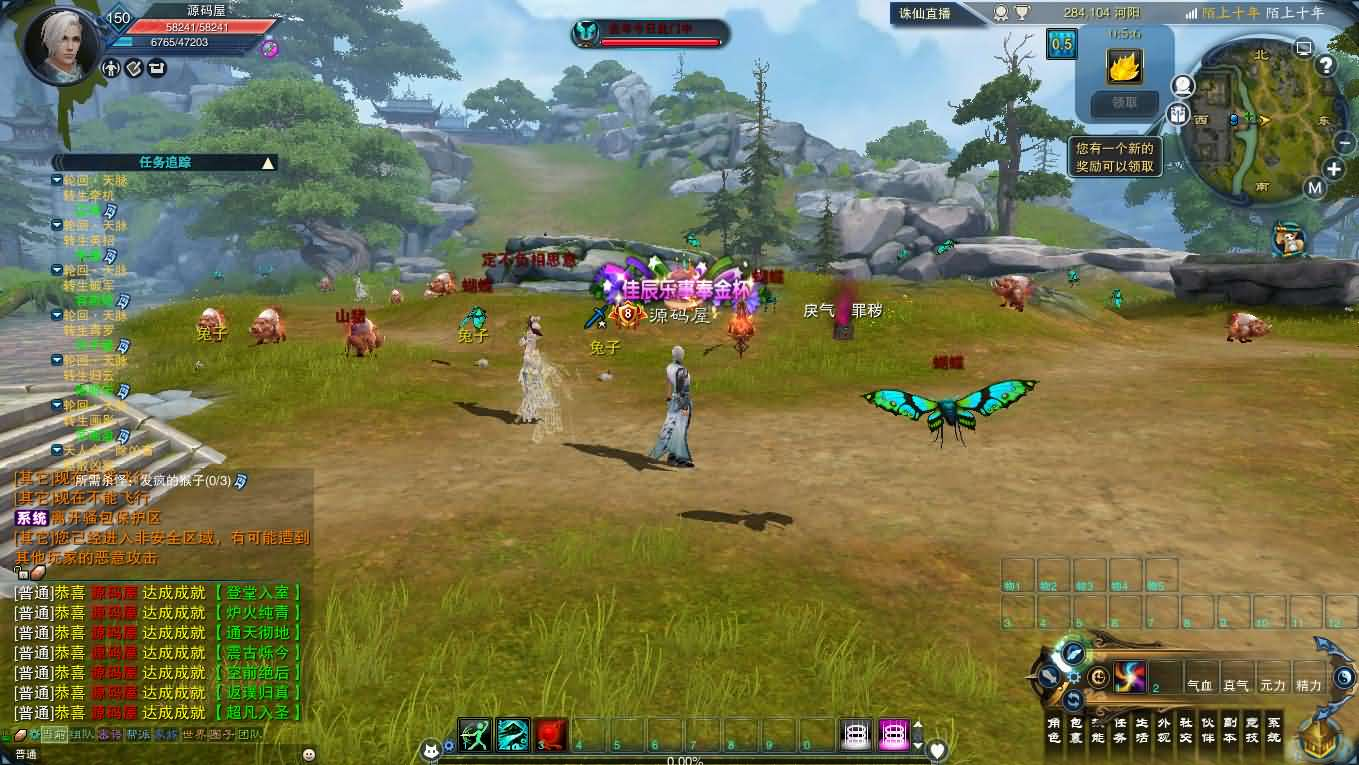Image resolution: width=1359 pixels, height=765 pixels.
Task: Open the 副本 dungeon menu
Action: coord(1229,730)
